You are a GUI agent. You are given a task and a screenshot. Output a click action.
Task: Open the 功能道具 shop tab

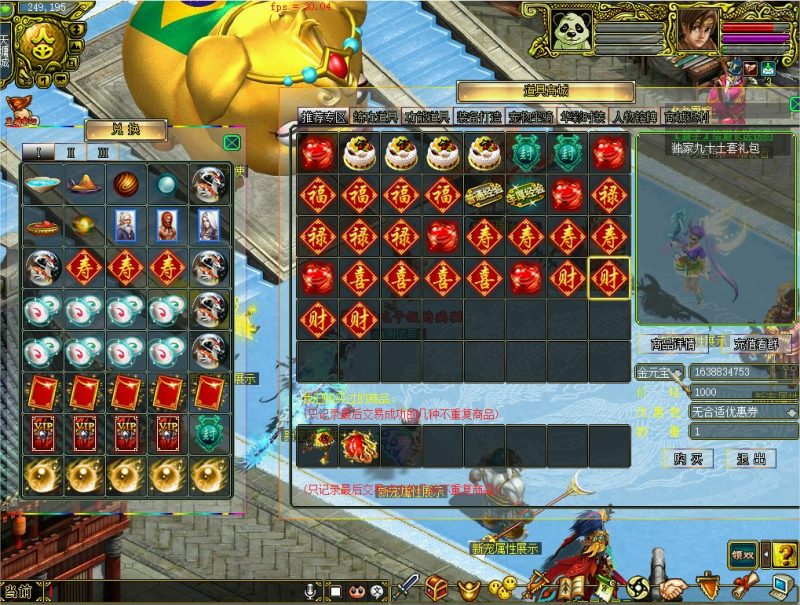point(427,116)
